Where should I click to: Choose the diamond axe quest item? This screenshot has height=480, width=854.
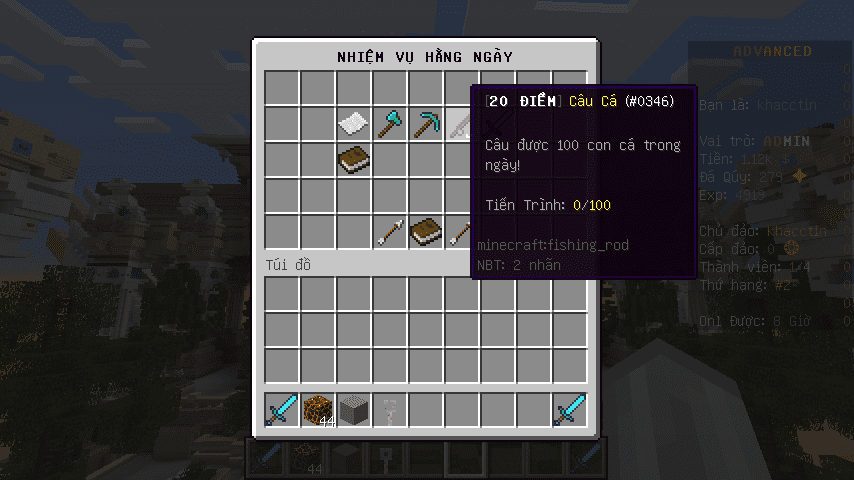point(390,124)
